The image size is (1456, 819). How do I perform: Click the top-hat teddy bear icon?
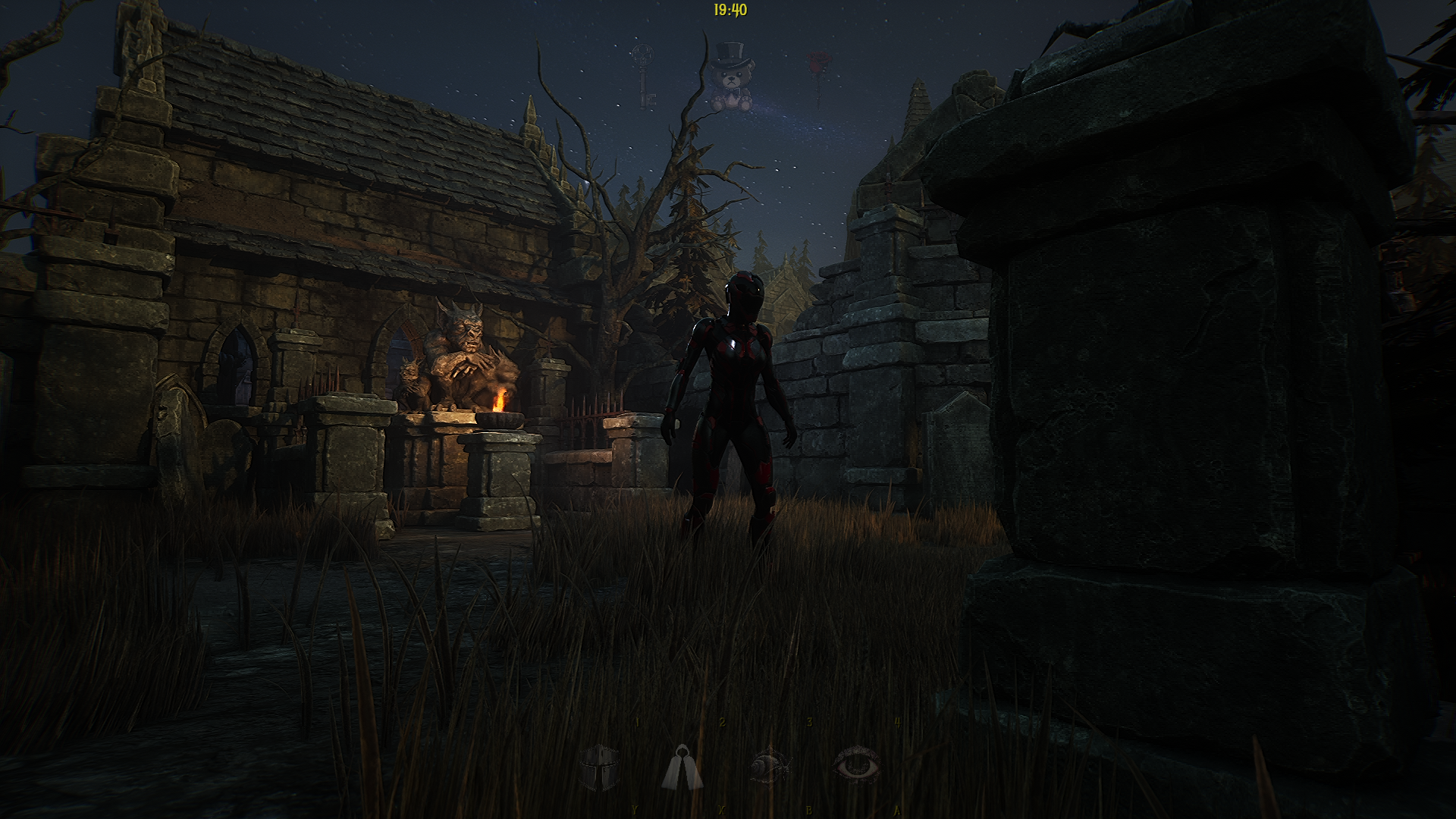tap(731, 79)
